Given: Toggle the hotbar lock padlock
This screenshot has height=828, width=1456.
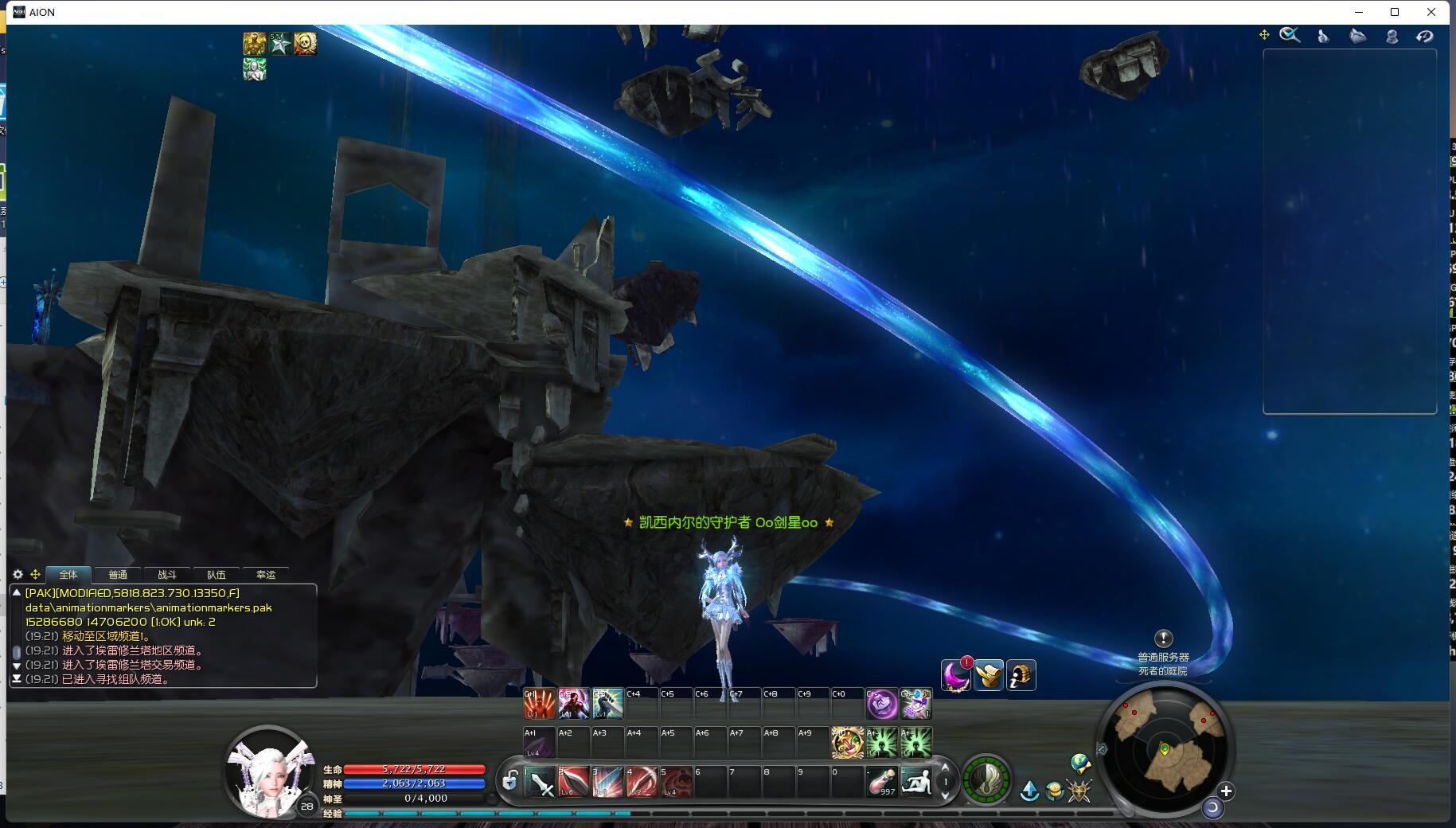Looking at the screenshot, I should pyautogui.click(x=510, y=782).
